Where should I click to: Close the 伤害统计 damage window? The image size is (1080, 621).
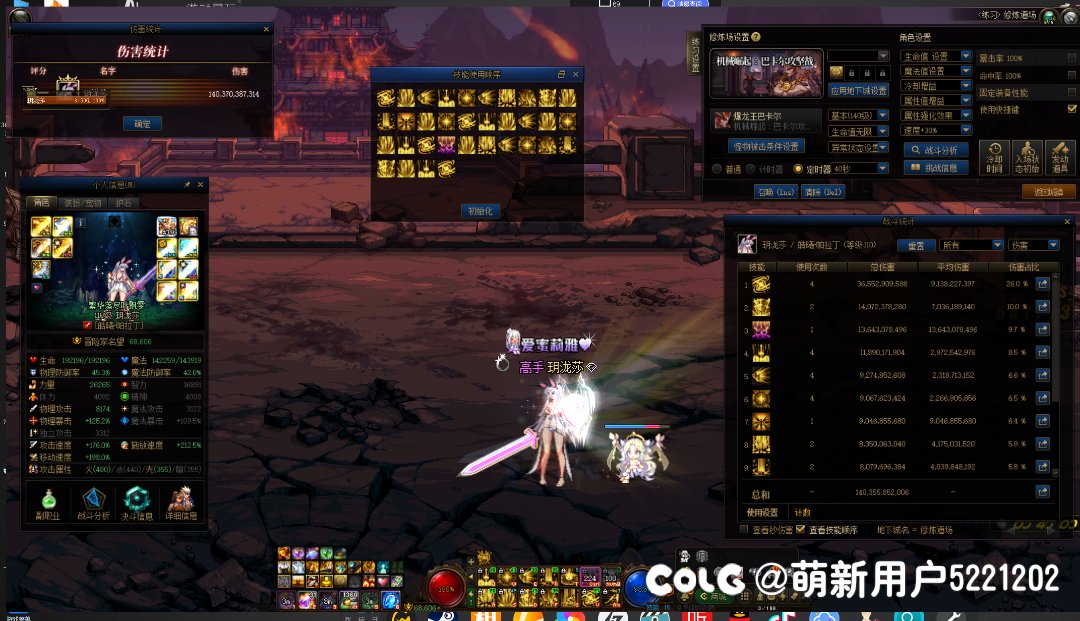pos(266,29)
